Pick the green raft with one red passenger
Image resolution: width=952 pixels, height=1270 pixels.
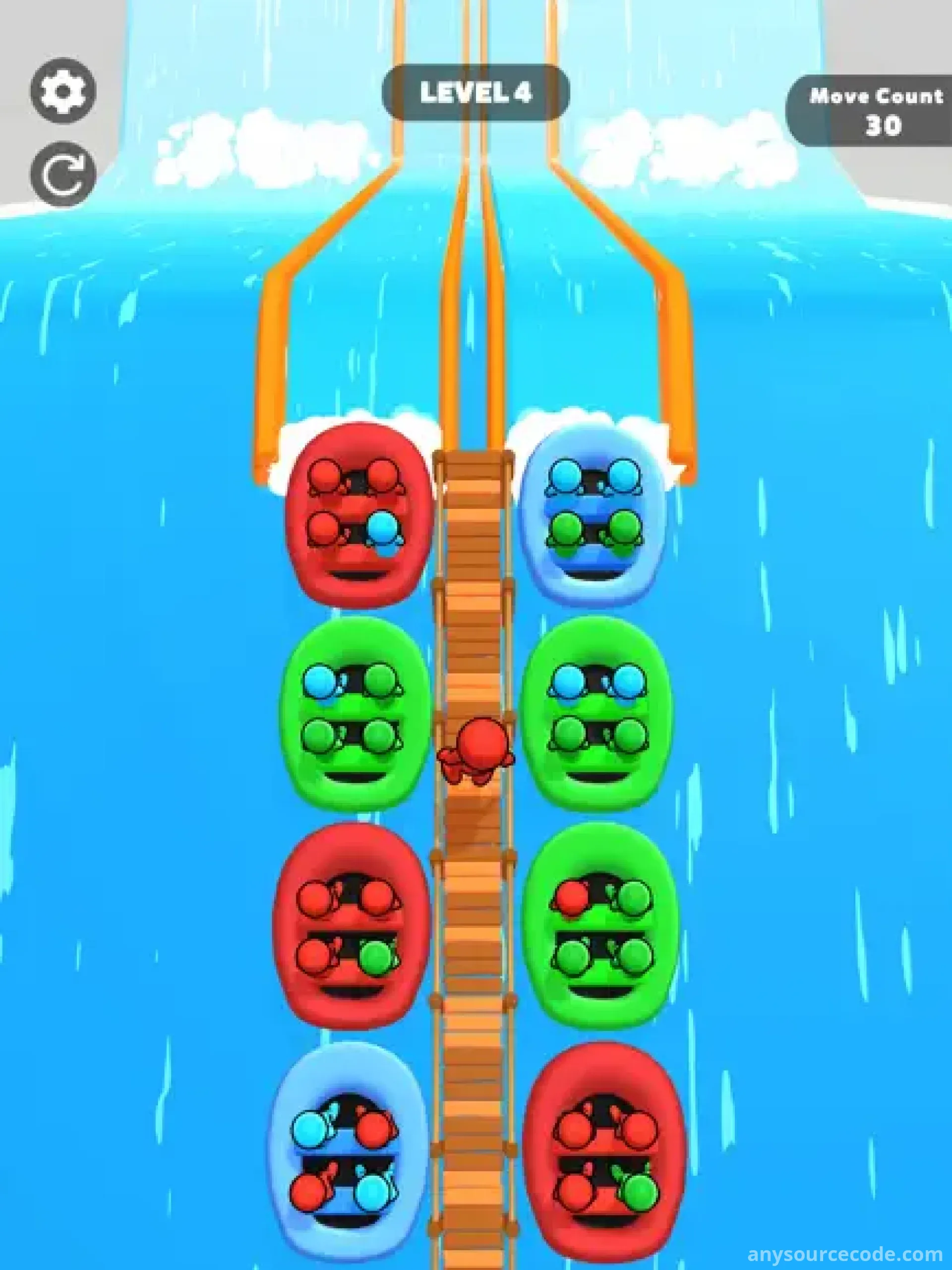[x=600, y=924]
